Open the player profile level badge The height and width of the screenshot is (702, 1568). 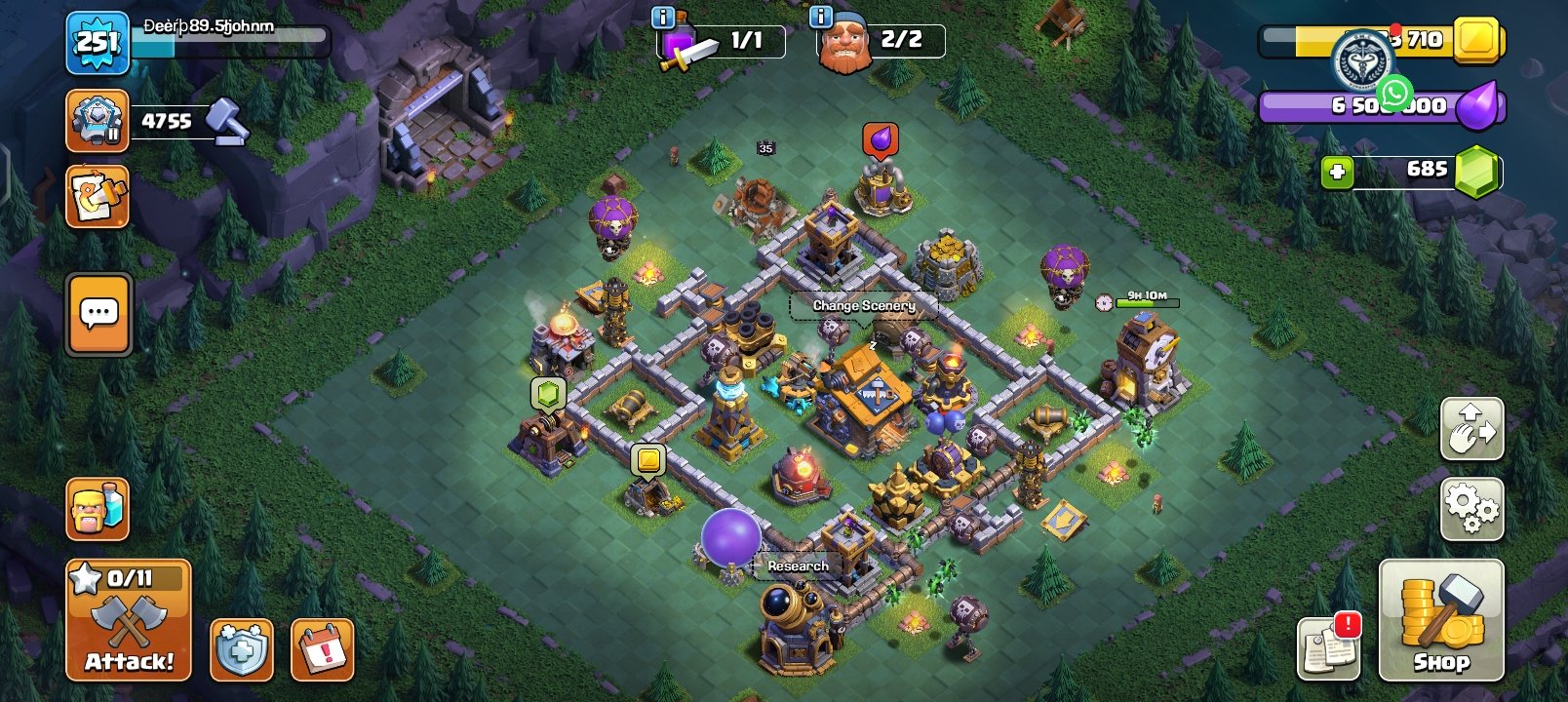(x=95, y=43)
